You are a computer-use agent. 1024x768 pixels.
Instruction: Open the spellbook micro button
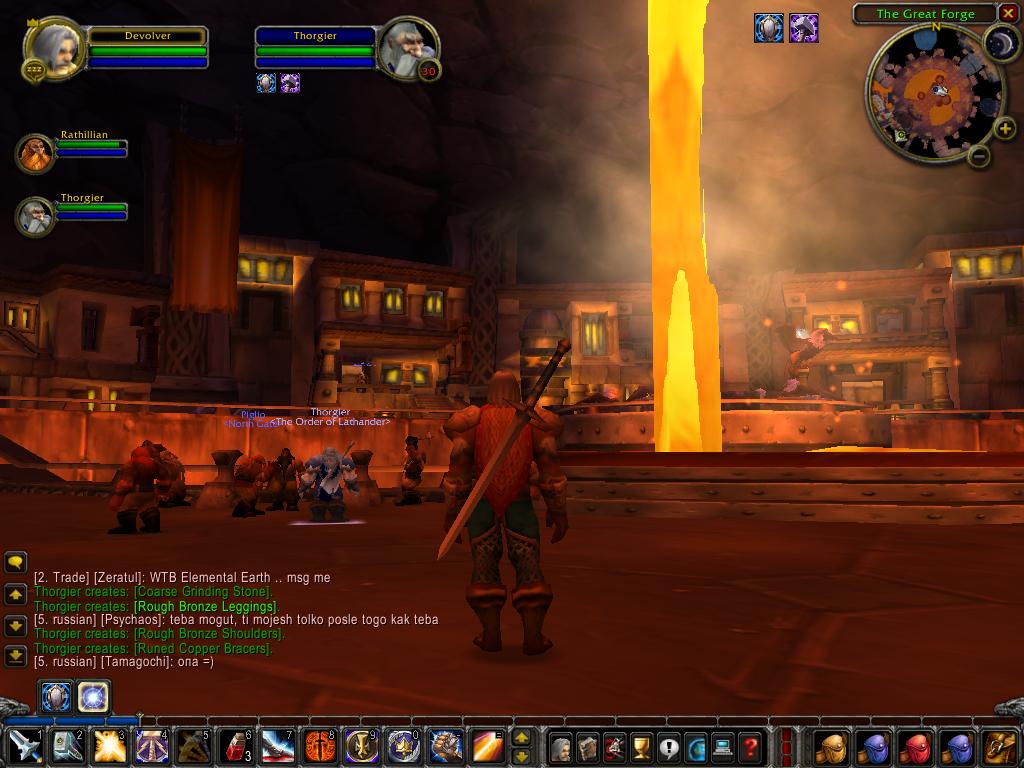coord(588,747)
